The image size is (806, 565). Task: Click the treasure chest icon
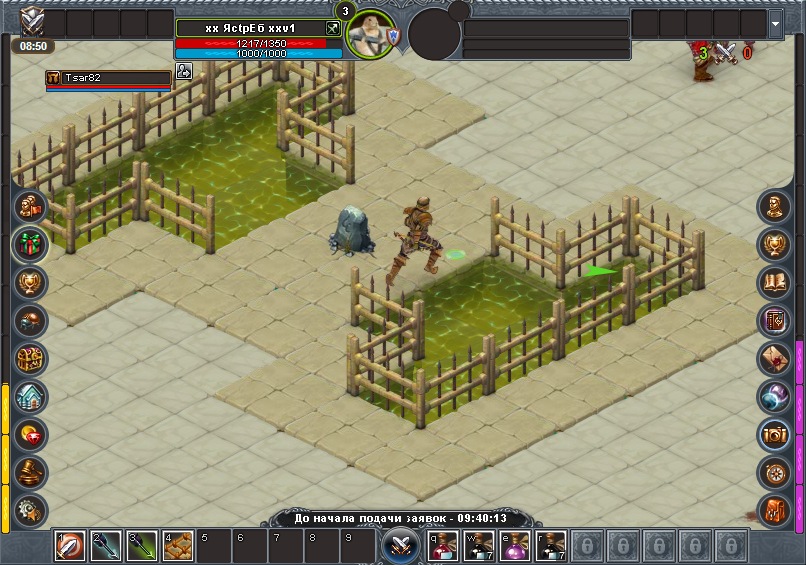(30, 357)
